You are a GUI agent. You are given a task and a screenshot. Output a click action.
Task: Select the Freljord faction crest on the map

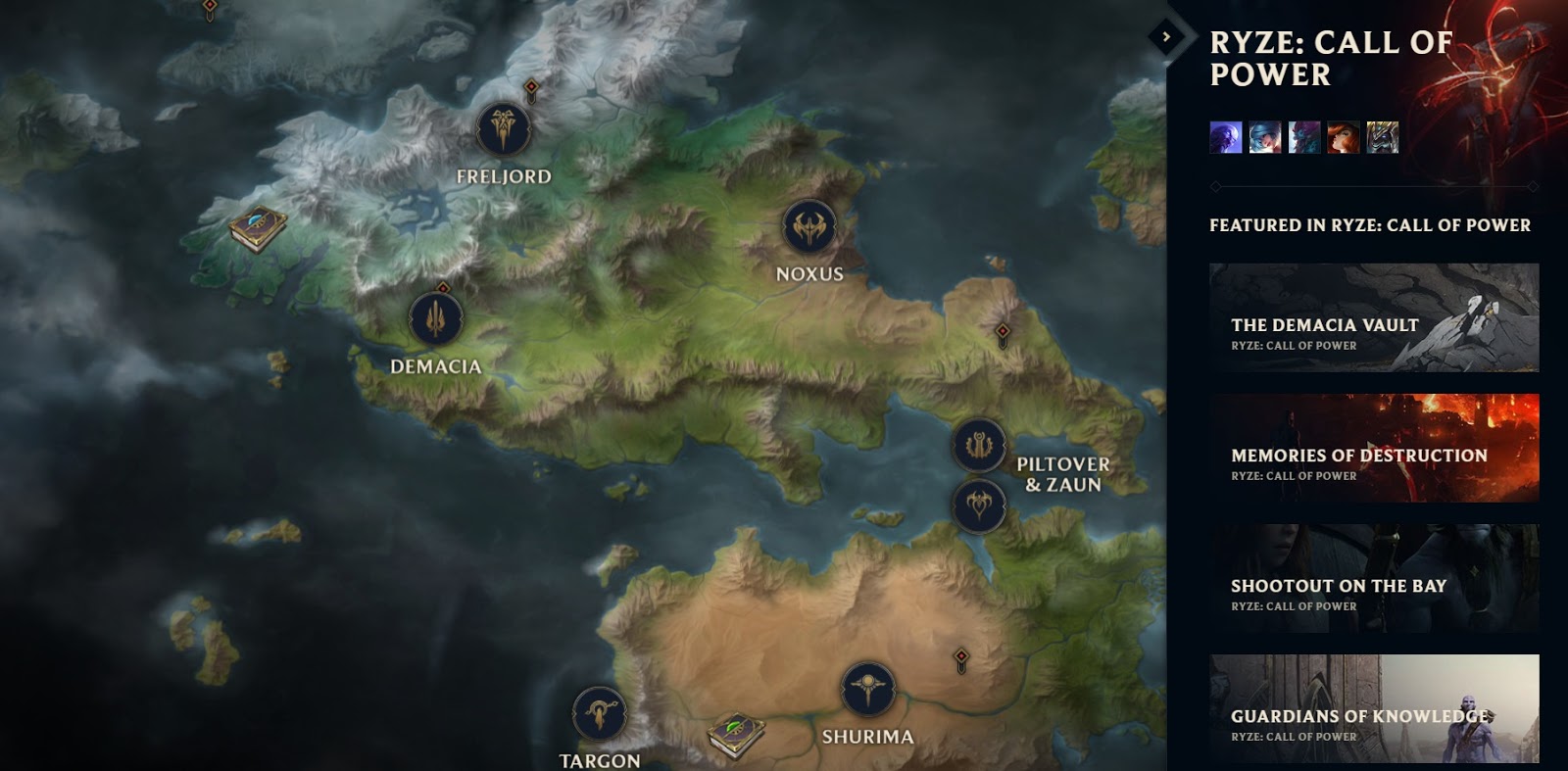tap(503, 128)
